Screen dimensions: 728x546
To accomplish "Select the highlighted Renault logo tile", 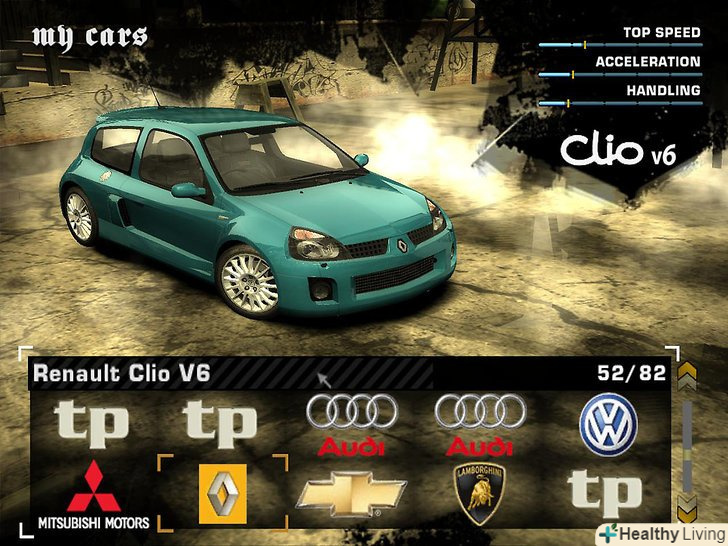I will pyautogui.click(x=223, y=493).
